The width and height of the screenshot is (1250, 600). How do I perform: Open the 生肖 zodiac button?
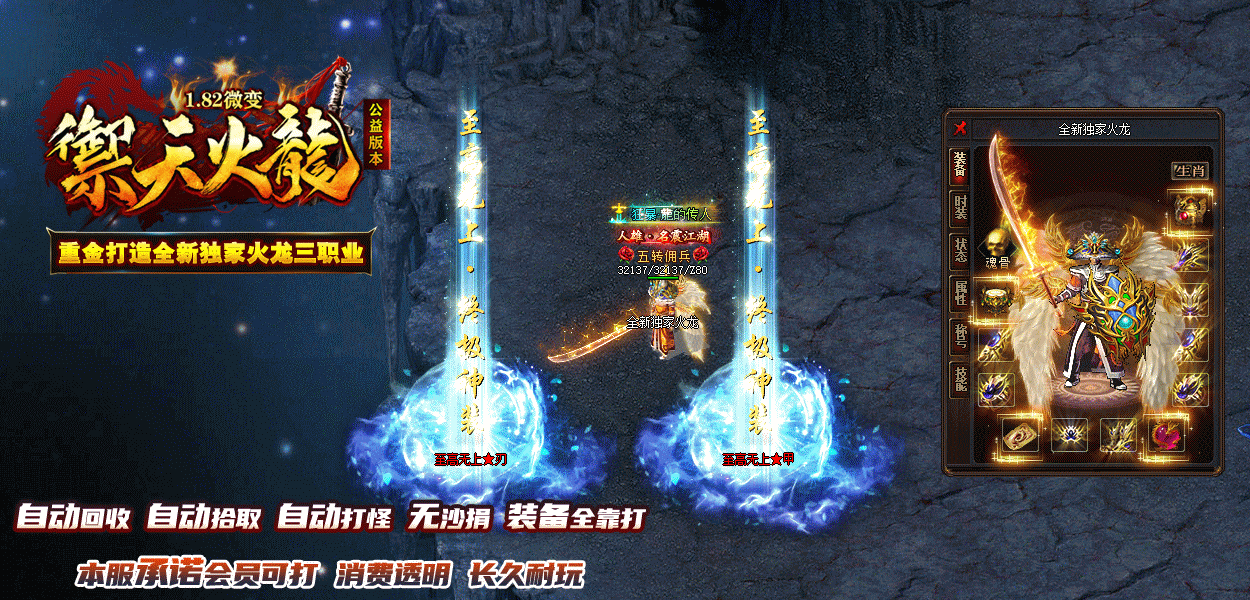(x=1190, y=171)
